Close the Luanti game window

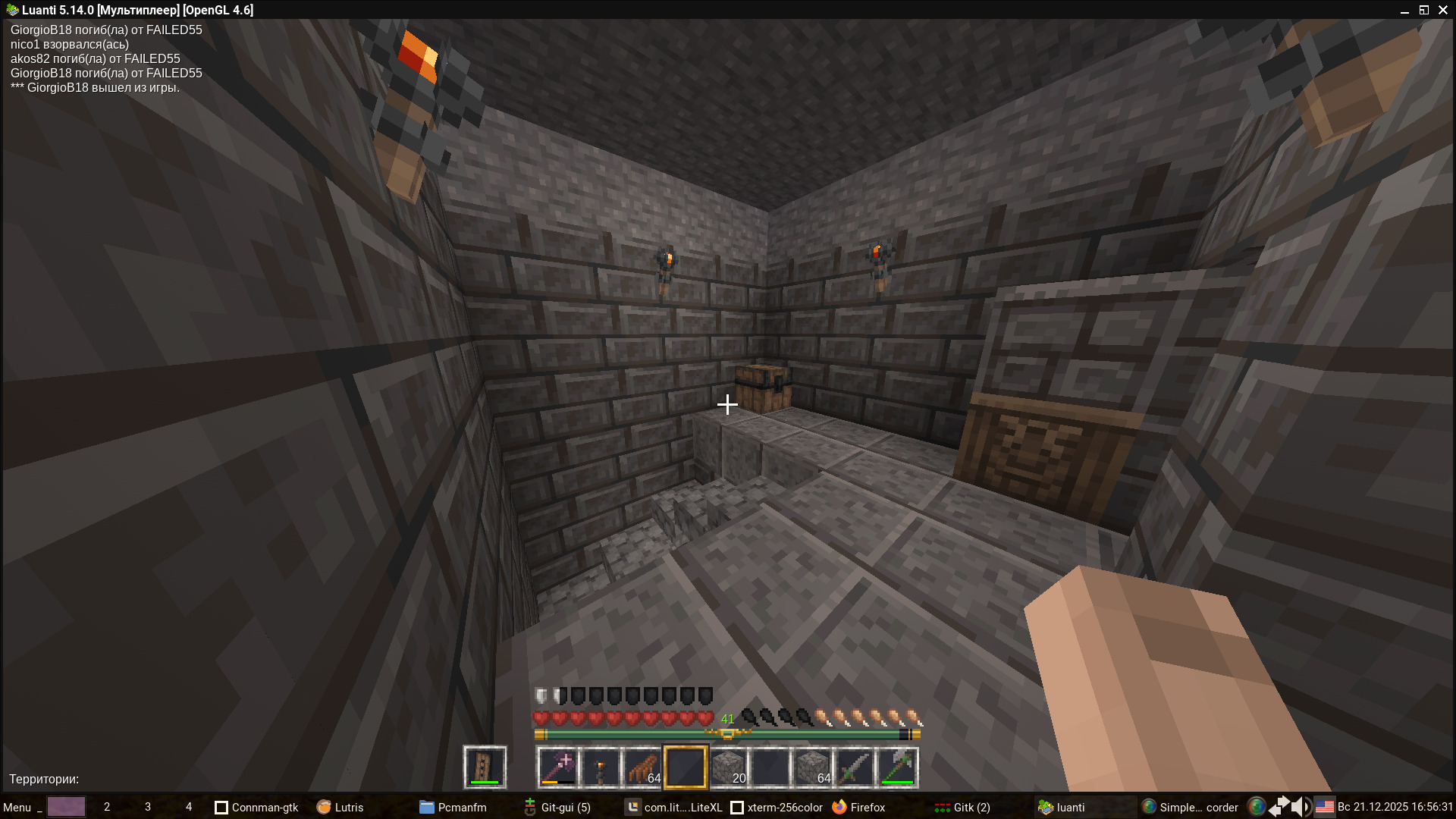[x=1443, y=10]
